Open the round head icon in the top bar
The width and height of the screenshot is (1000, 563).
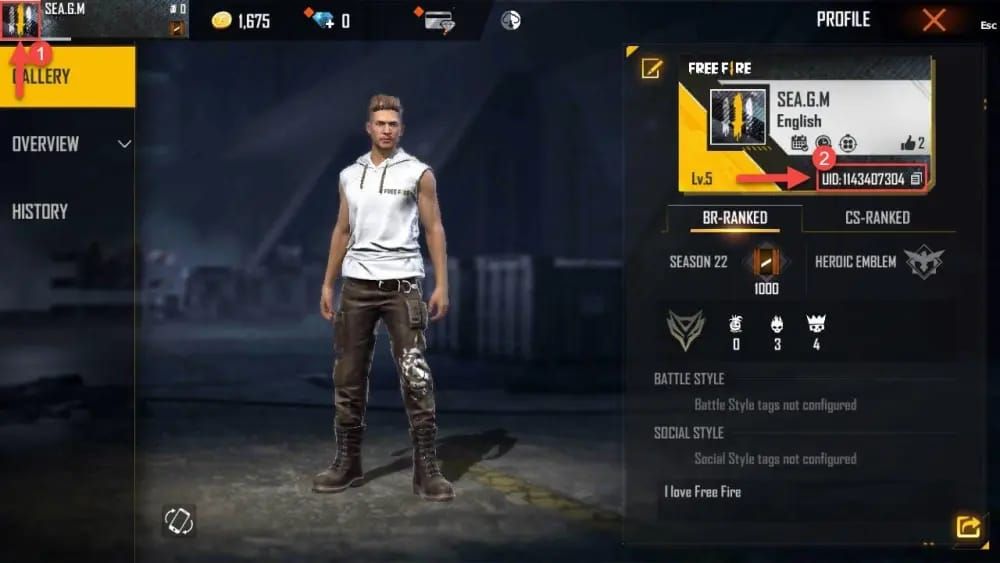510,20
